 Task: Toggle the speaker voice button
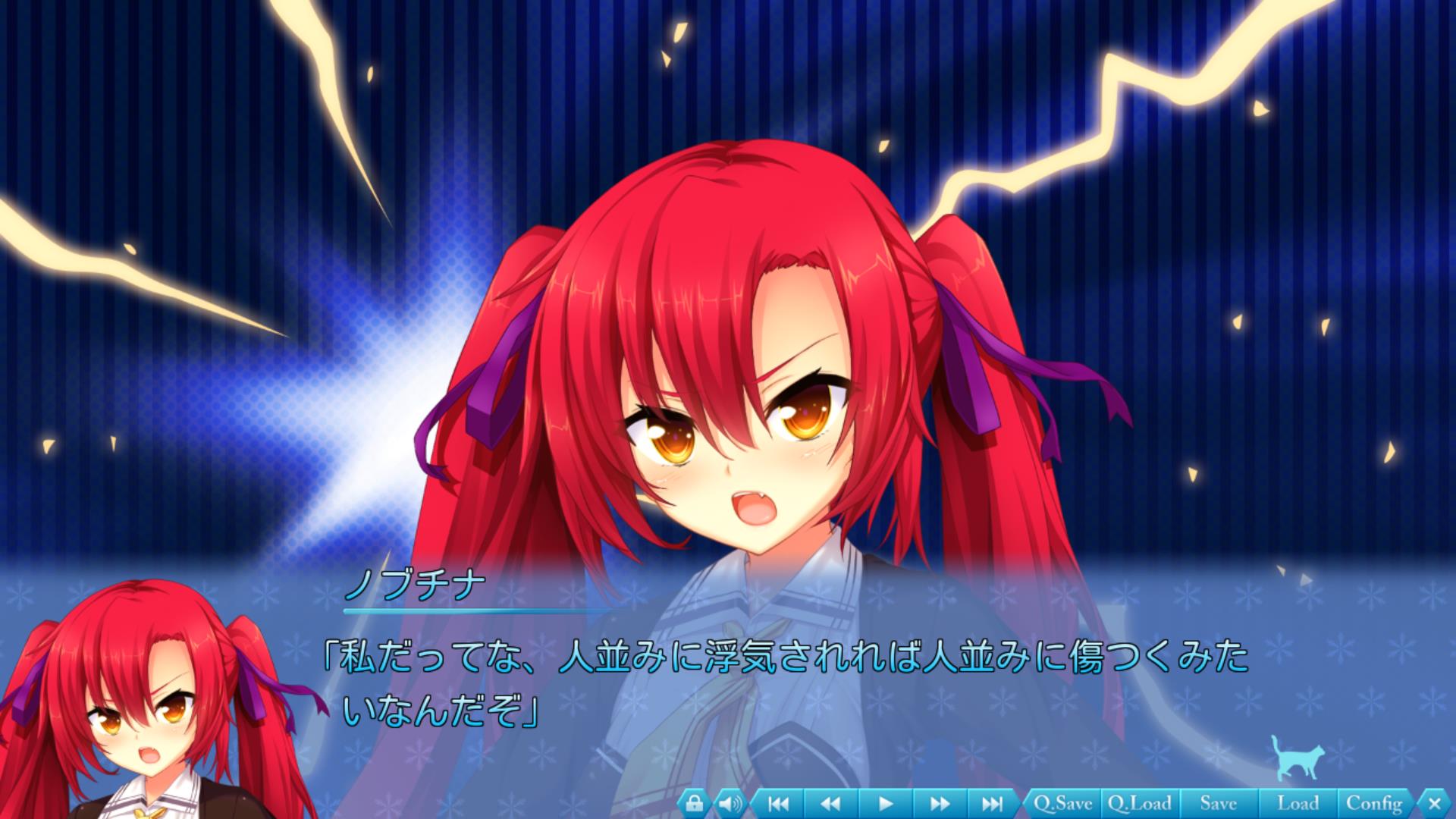click(730, 803)
